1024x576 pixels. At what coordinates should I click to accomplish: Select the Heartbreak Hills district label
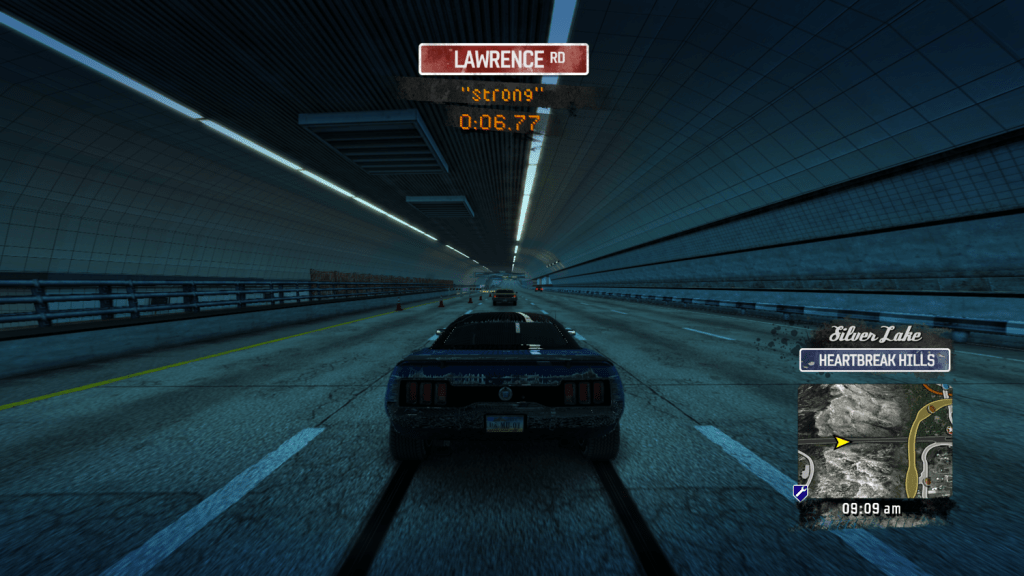874,360
